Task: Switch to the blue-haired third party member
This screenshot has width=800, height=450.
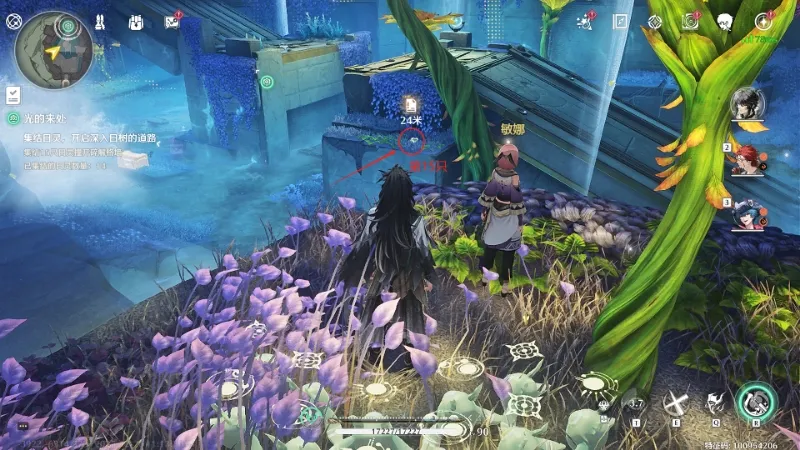Action: click(x=746, y=214)
